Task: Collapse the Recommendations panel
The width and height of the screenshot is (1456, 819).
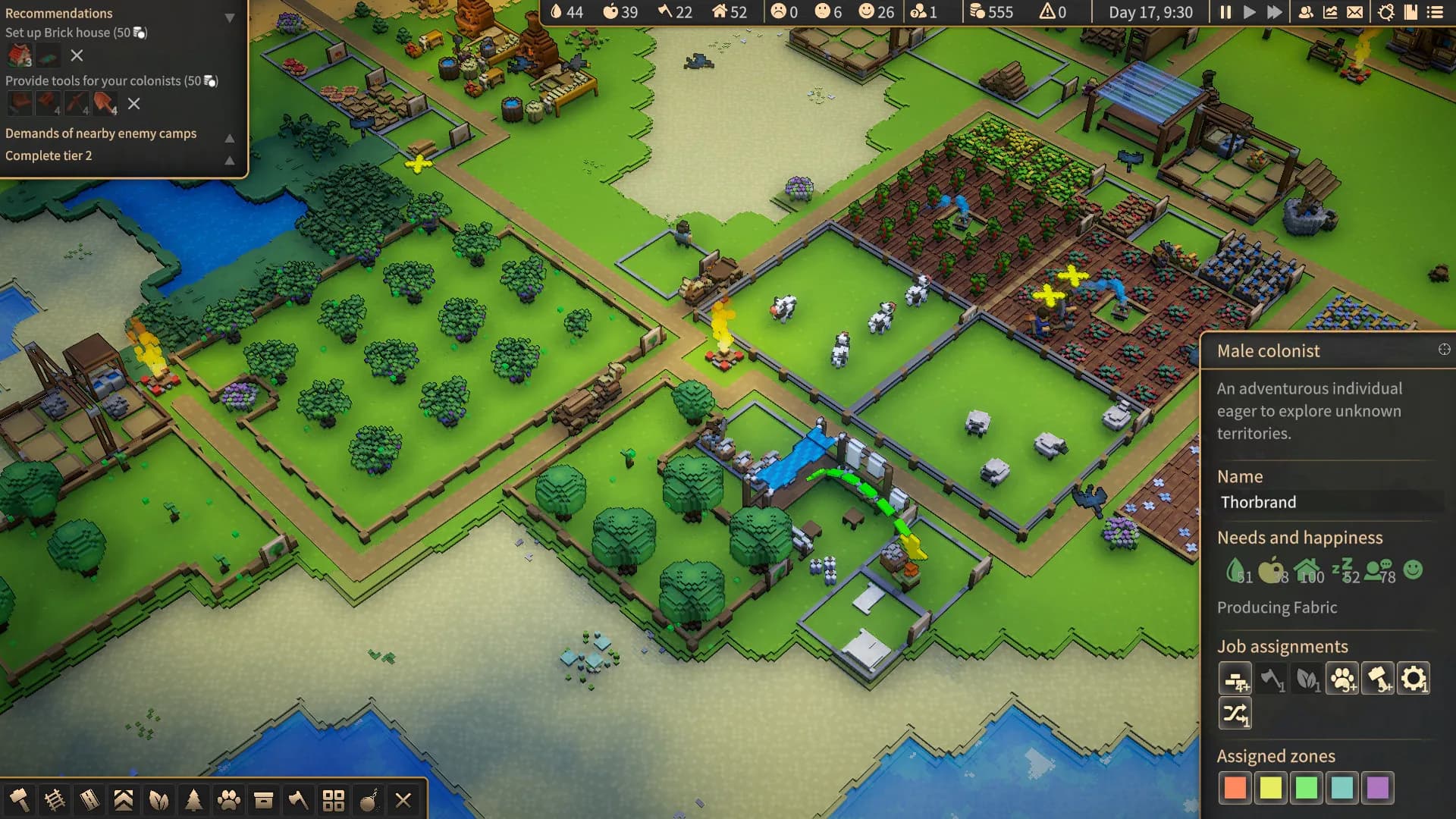Action: (x=229, y=17)
